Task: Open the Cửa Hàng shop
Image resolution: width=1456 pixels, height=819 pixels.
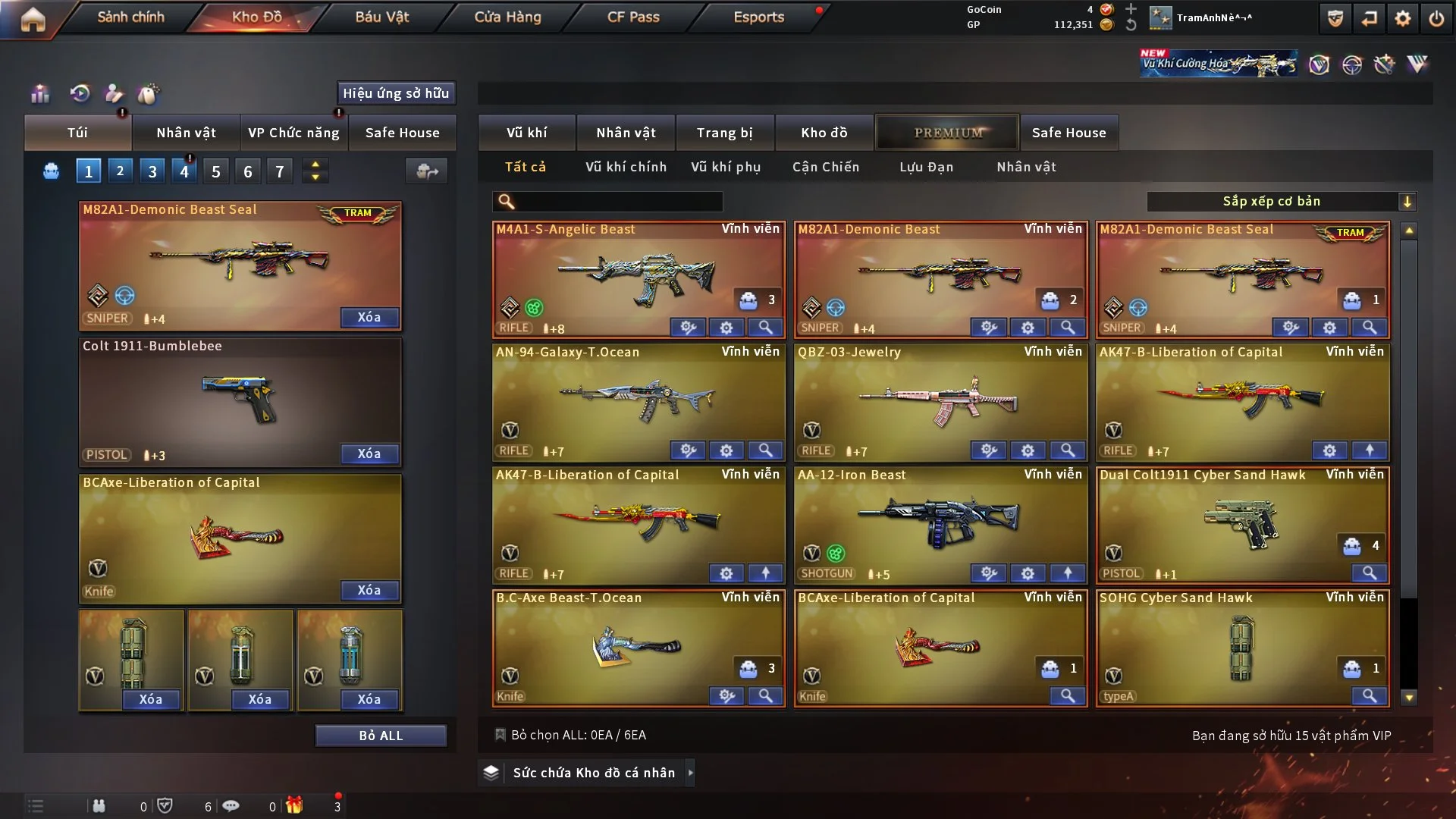Action: 507,17
